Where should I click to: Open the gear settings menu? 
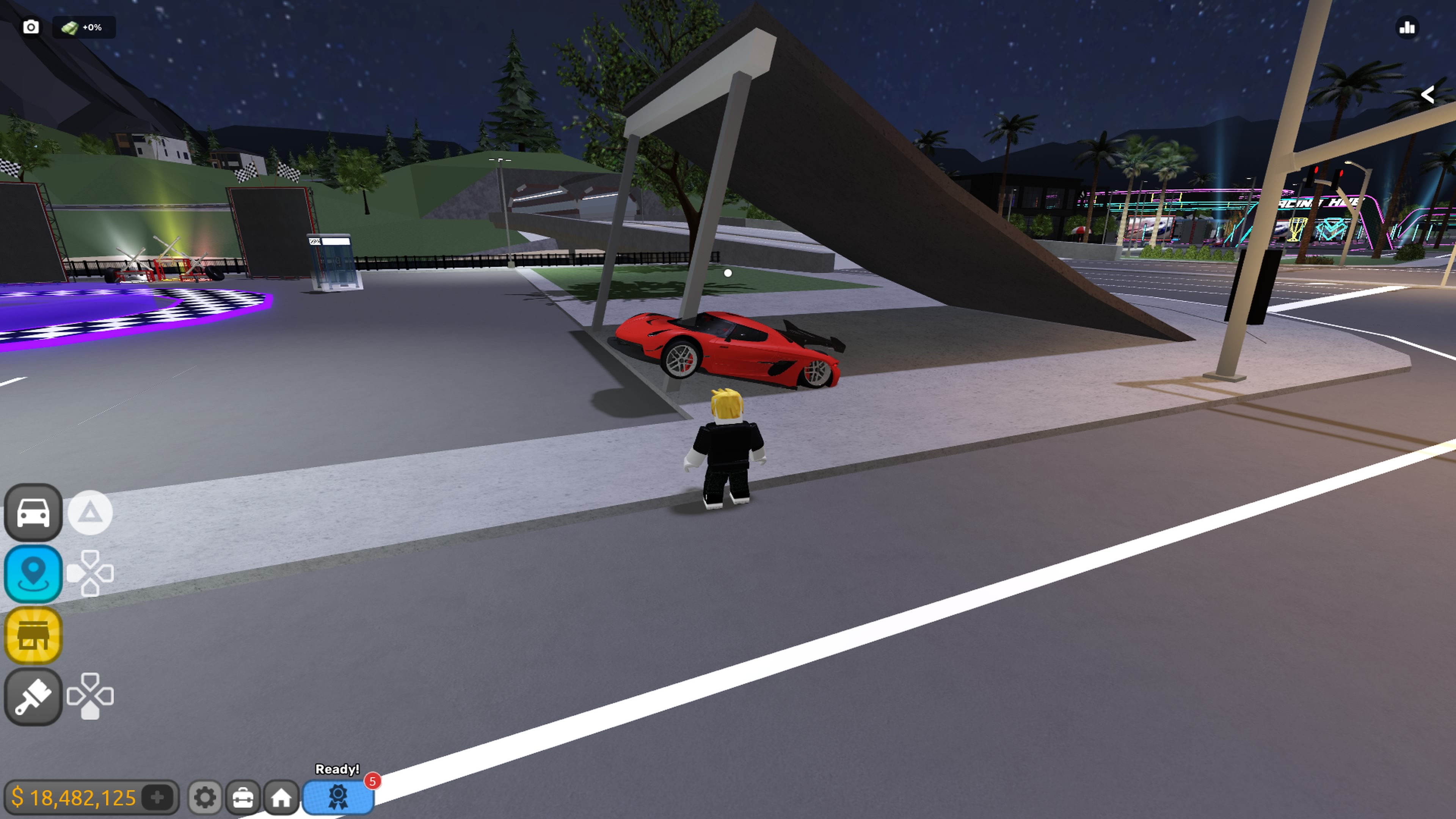coord(205,797)
